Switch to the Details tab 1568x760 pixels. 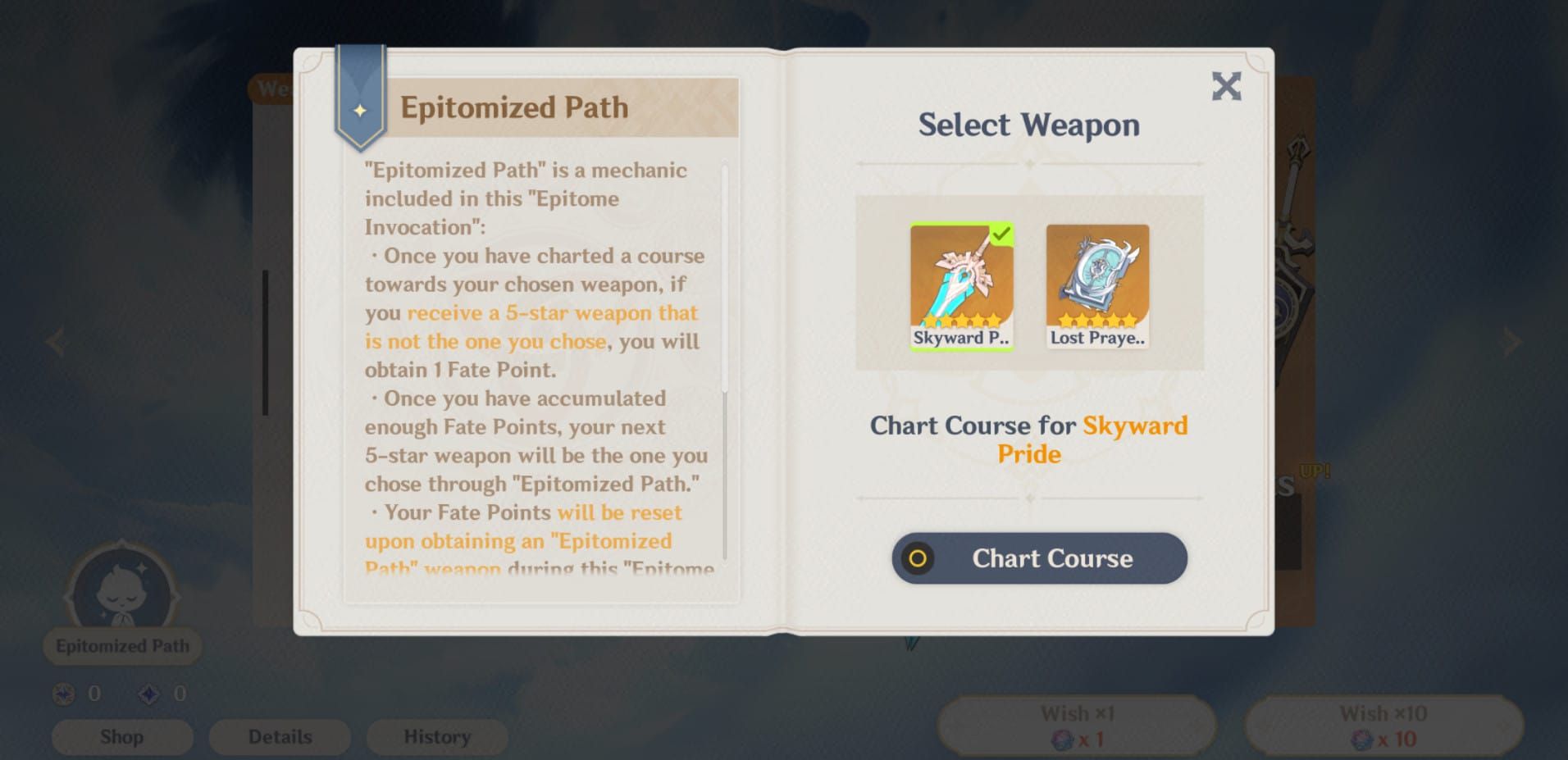click(x=279, y=736)
